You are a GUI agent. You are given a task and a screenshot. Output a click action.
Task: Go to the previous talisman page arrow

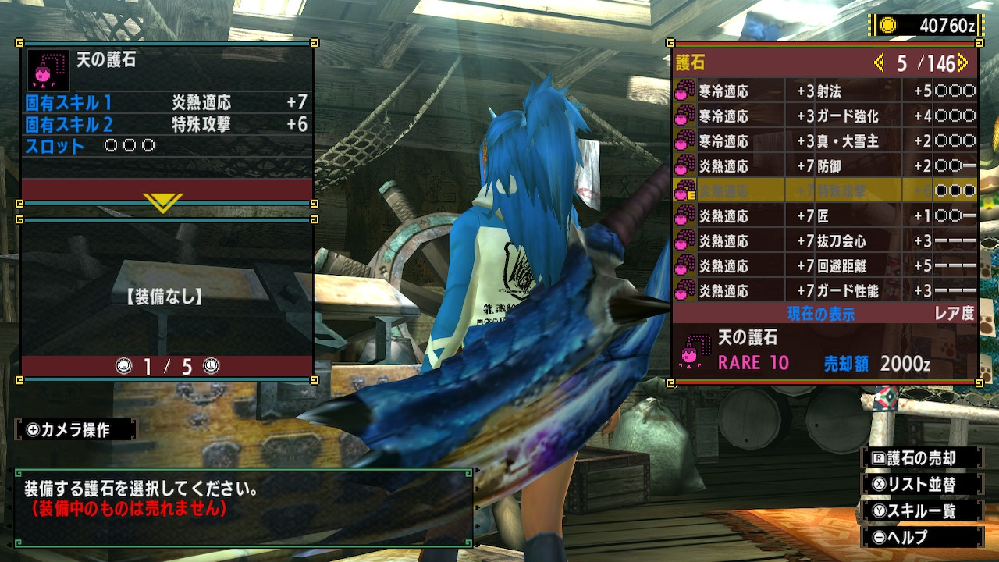(878, 63)
